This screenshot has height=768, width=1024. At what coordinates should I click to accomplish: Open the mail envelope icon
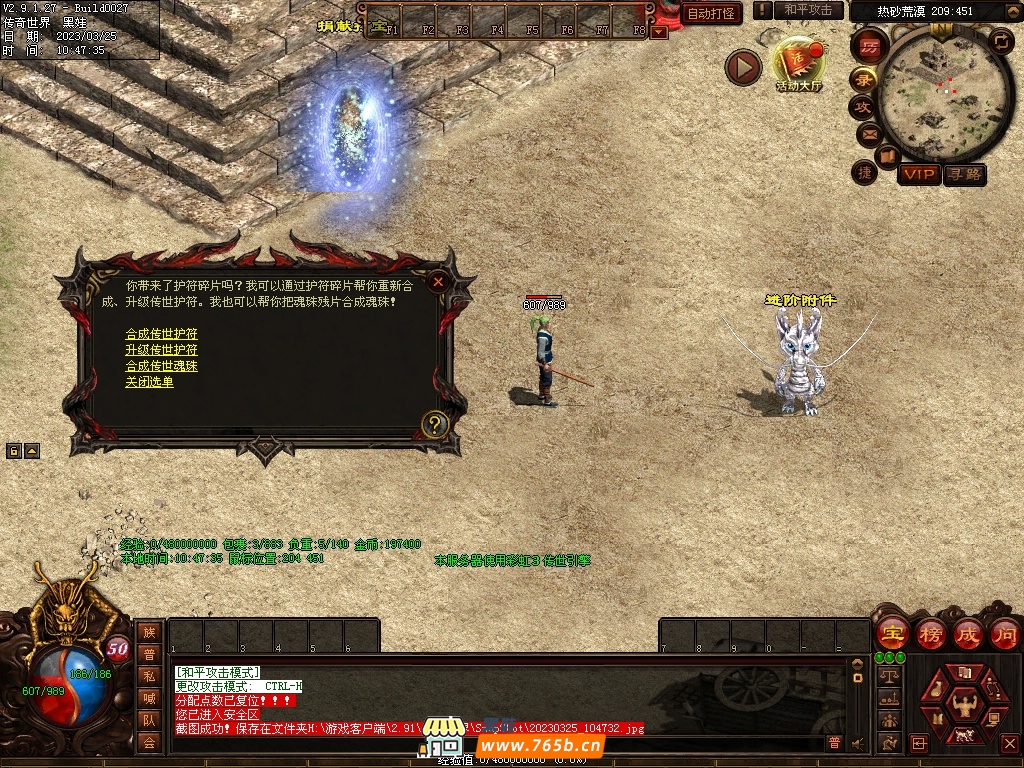tap(869, 133)
